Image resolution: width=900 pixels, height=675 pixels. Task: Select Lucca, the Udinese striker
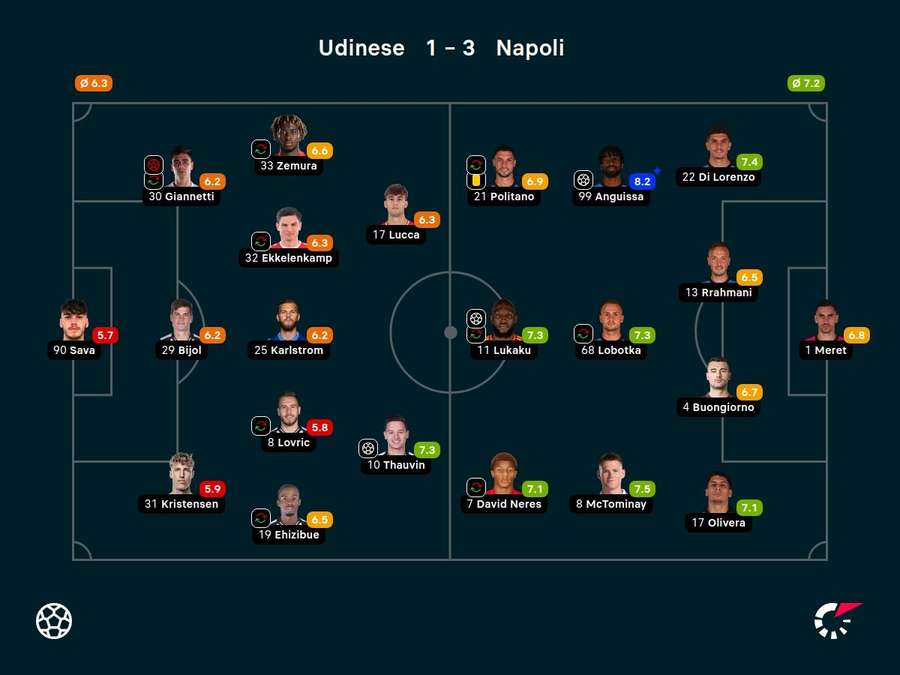click(396, 205)
